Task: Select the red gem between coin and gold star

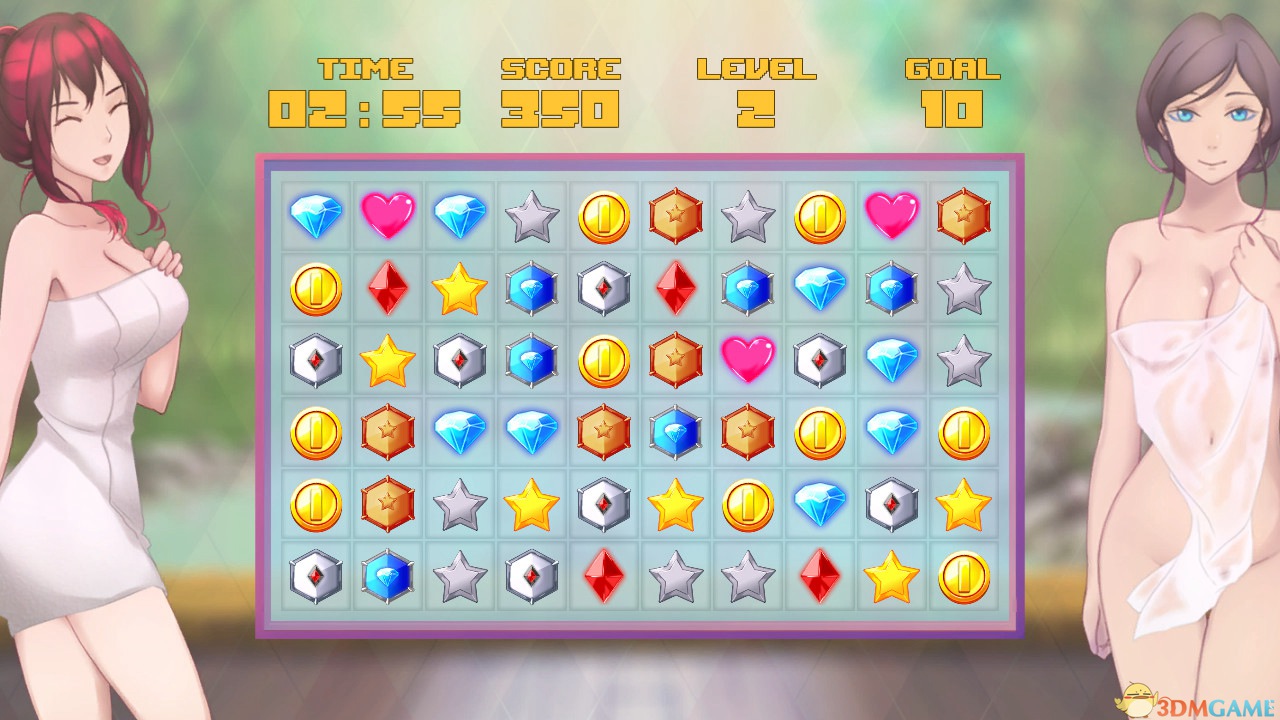Action: [x=388, y=288]
